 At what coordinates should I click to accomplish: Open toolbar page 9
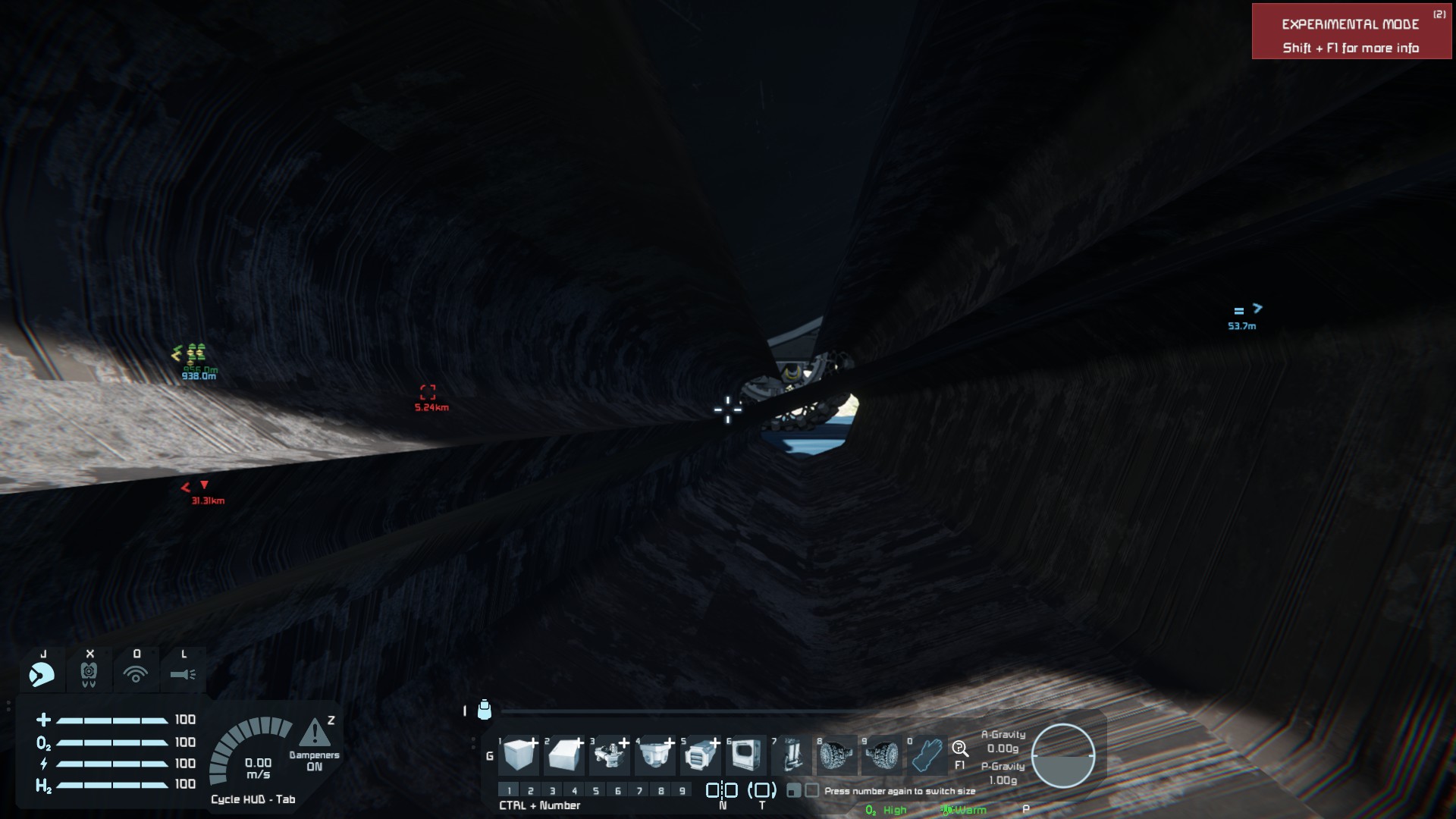(682, 791)
